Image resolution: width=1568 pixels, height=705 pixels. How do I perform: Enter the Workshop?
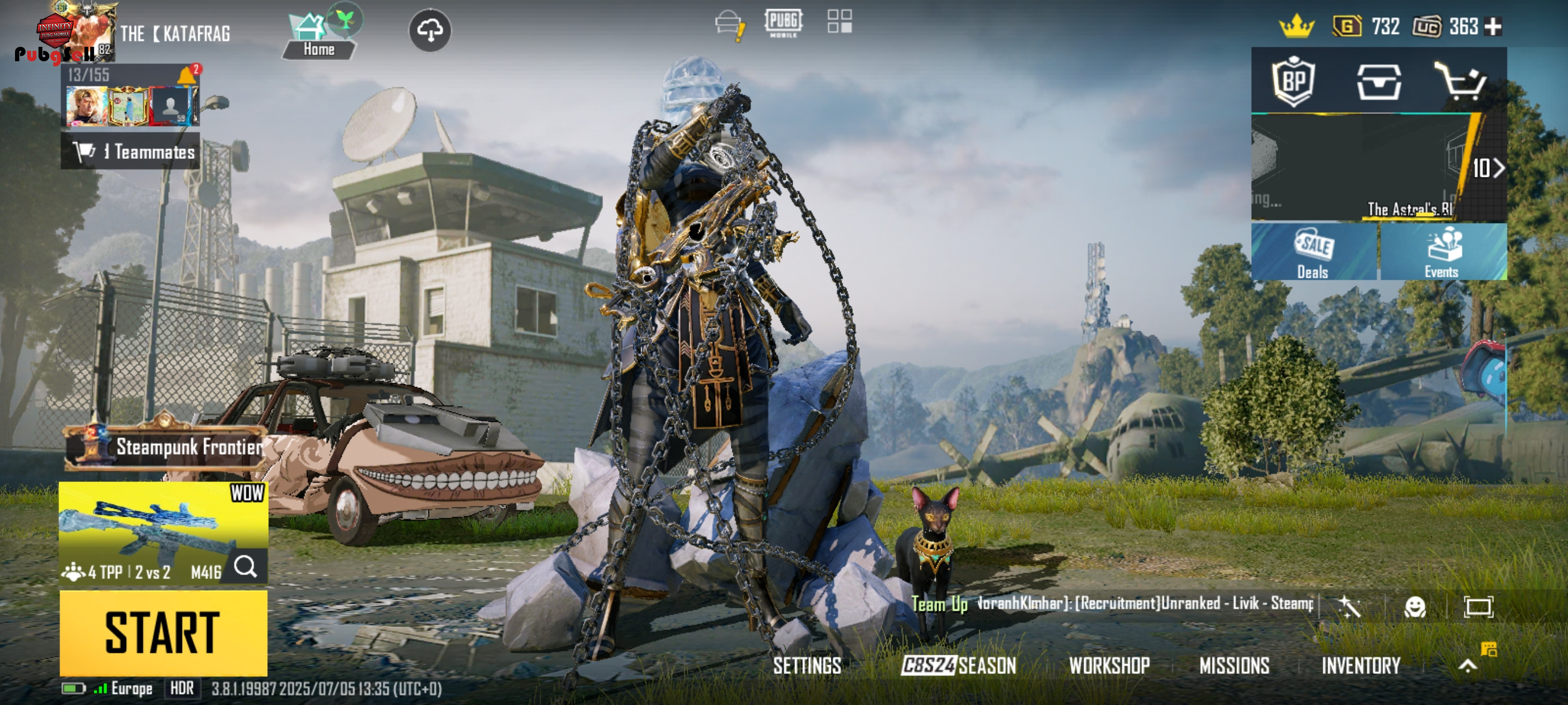(1109, 666)
